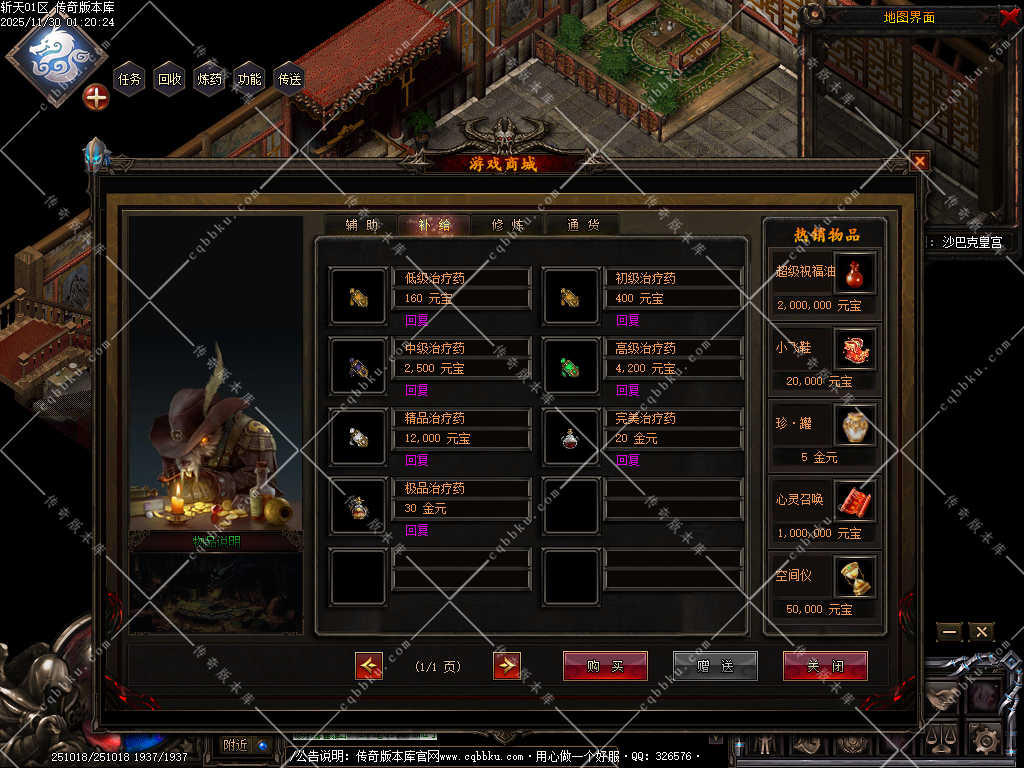Go to the next shop page
Screen dimensions: 1024x768
click(x=507, y=666)
